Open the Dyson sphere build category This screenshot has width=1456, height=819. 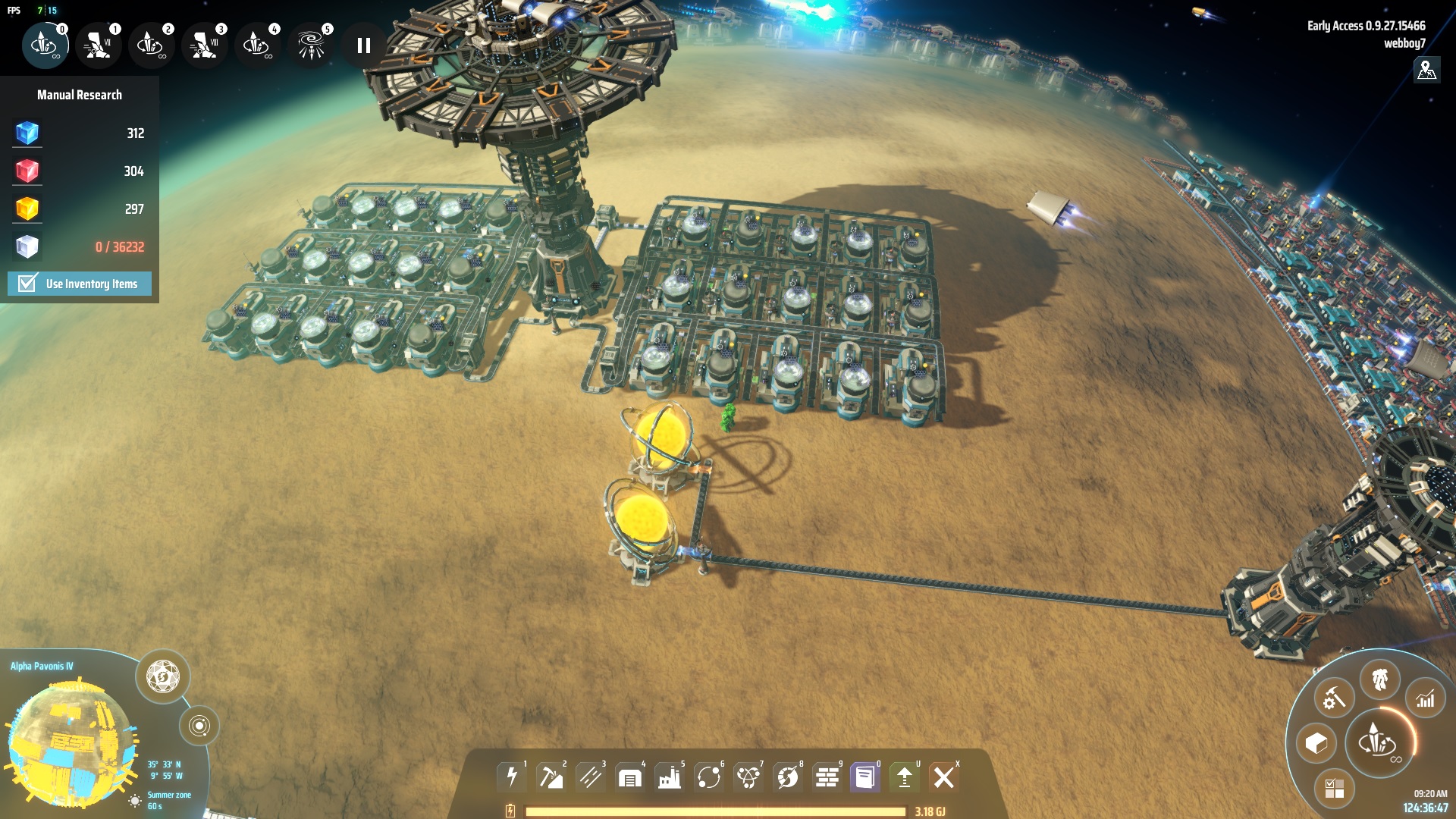click(788, 777)
